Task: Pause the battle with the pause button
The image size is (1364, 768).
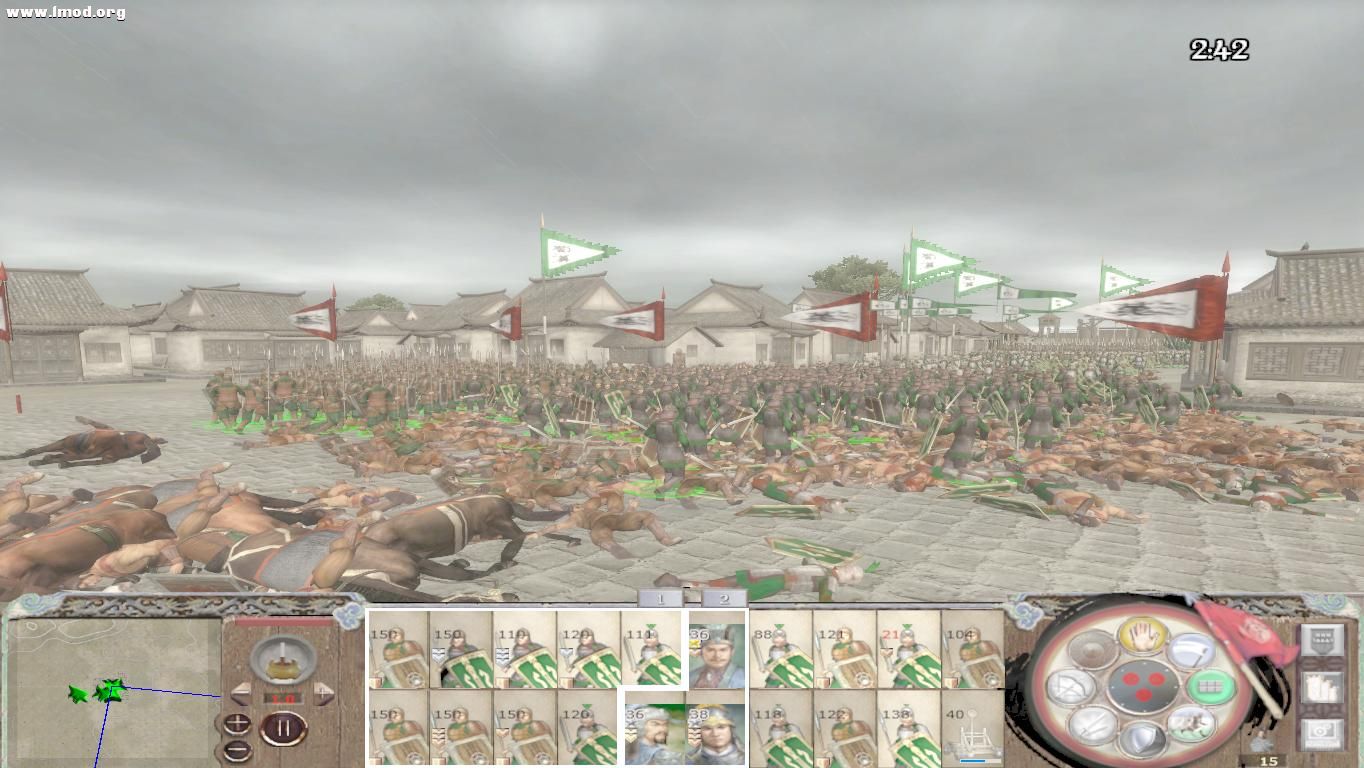Action: pyautogui.click(x=283, y=727)
